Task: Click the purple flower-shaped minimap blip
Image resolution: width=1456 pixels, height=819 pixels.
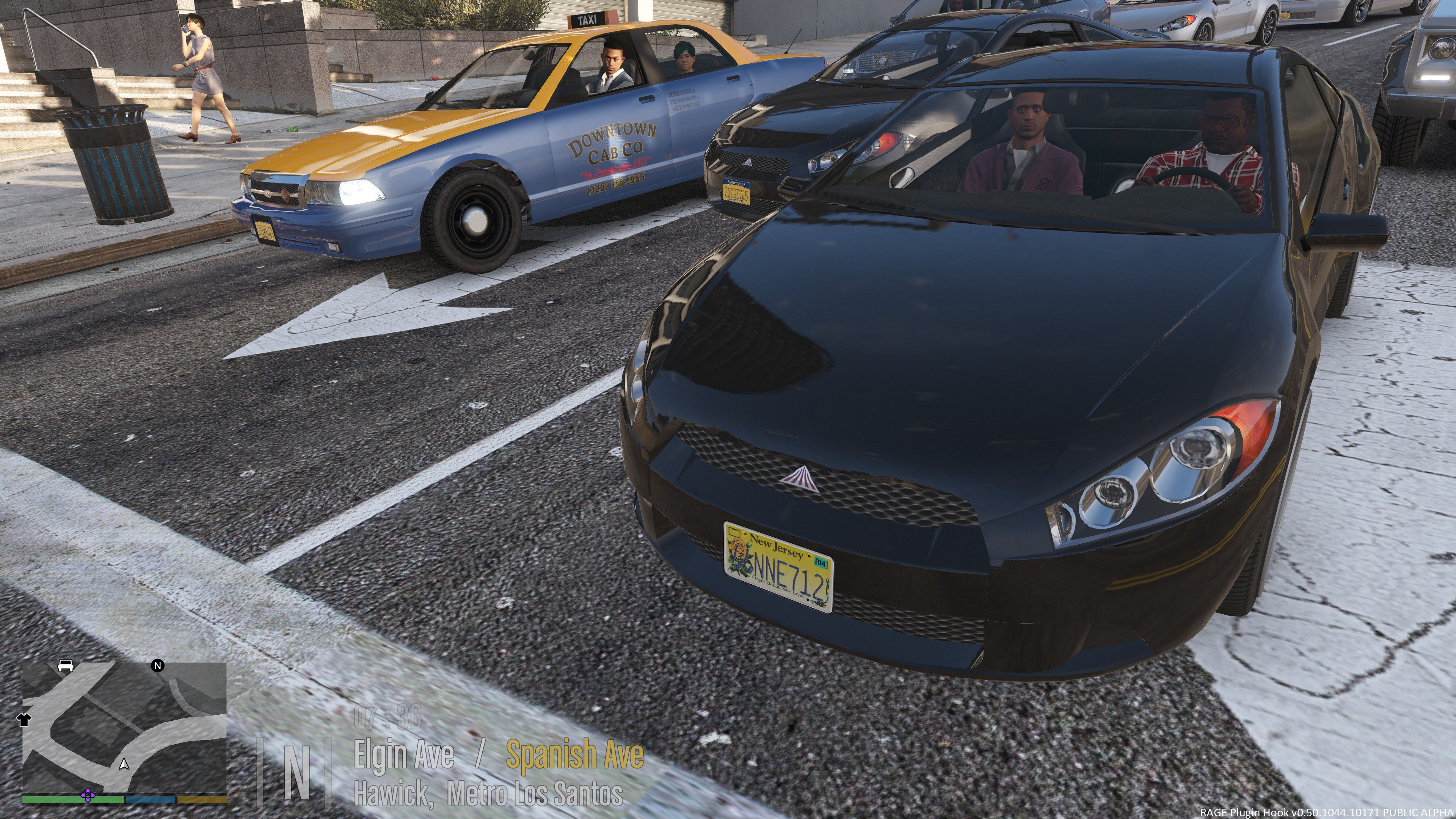Action: [x=87, y=796]
